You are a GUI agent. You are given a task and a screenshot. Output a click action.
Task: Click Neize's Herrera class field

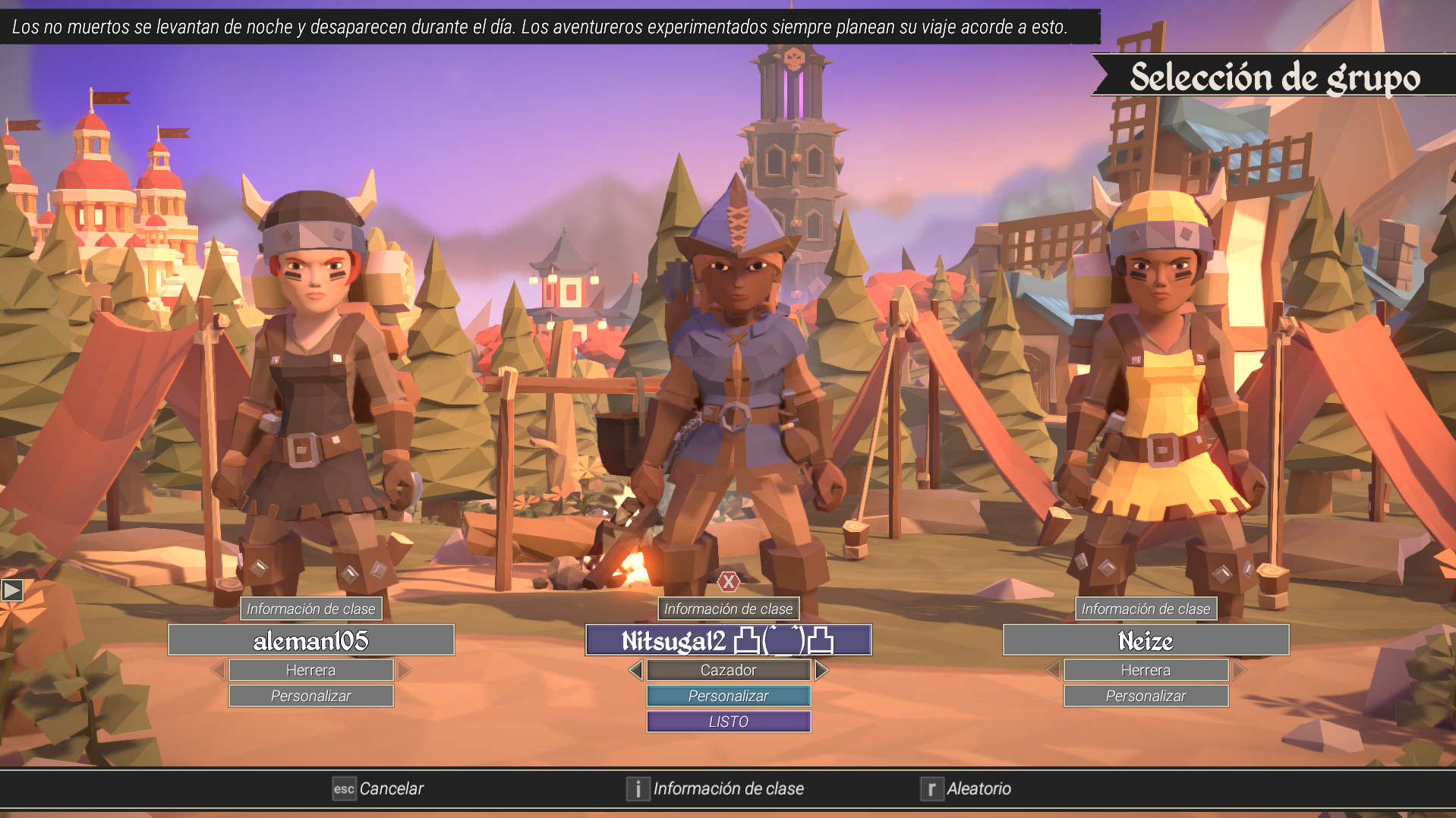pos(1146,670)
